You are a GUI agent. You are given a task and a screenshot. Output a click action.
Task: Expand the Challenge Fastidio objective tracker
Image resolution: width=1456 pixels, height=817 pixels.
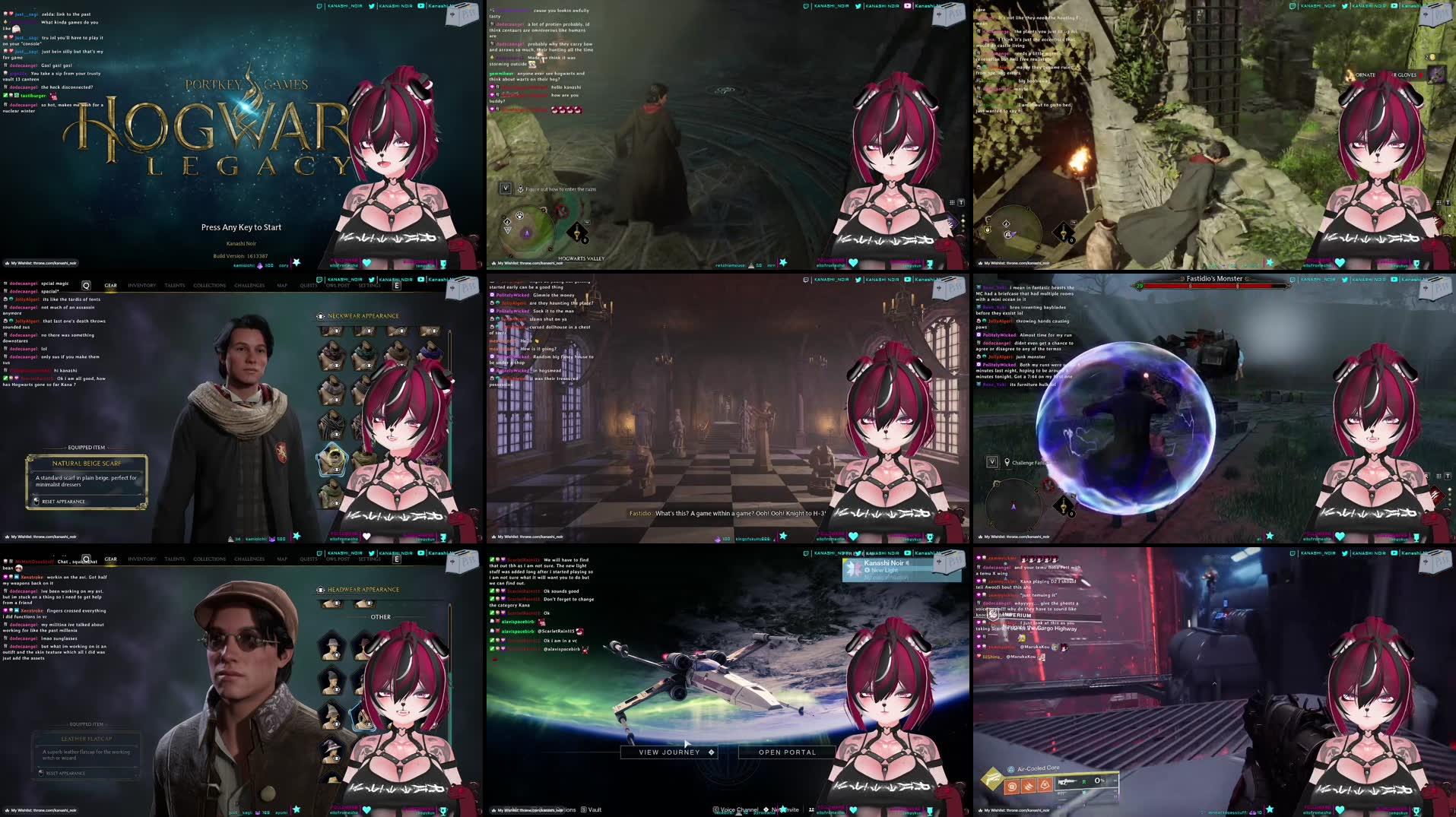coord(991,461)
